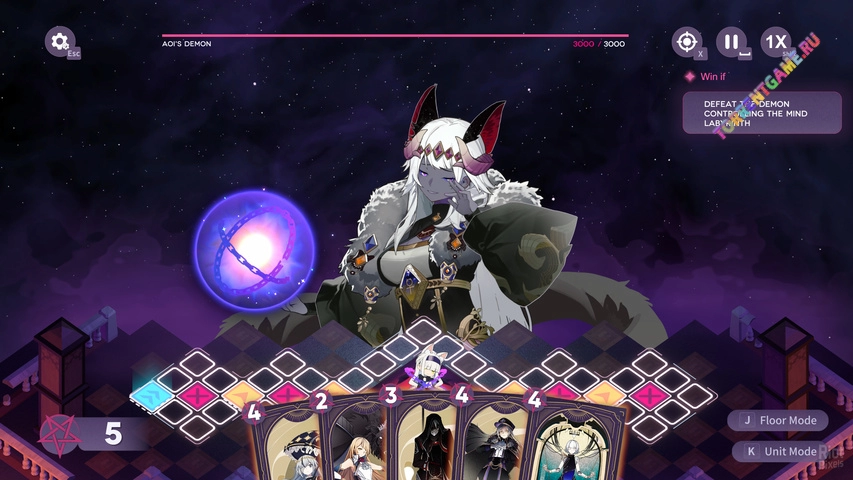Image resolution: width=853 pixels, height=480 pixels.
Task: Click the crosshair target button
Action: pyautogui.click(x=686, y=42)
